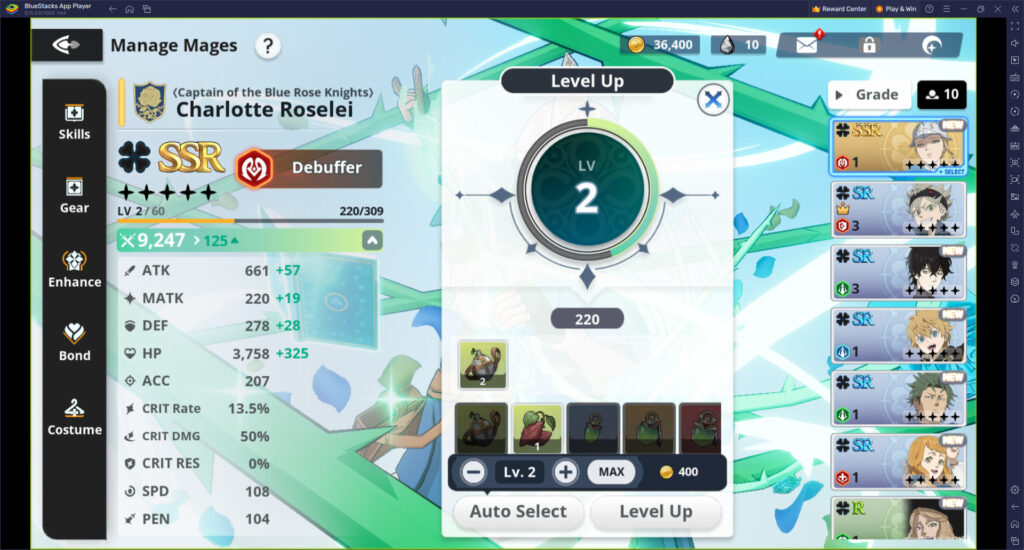
Task: Show the Bond tab
Action: click(x=74, y=342)
